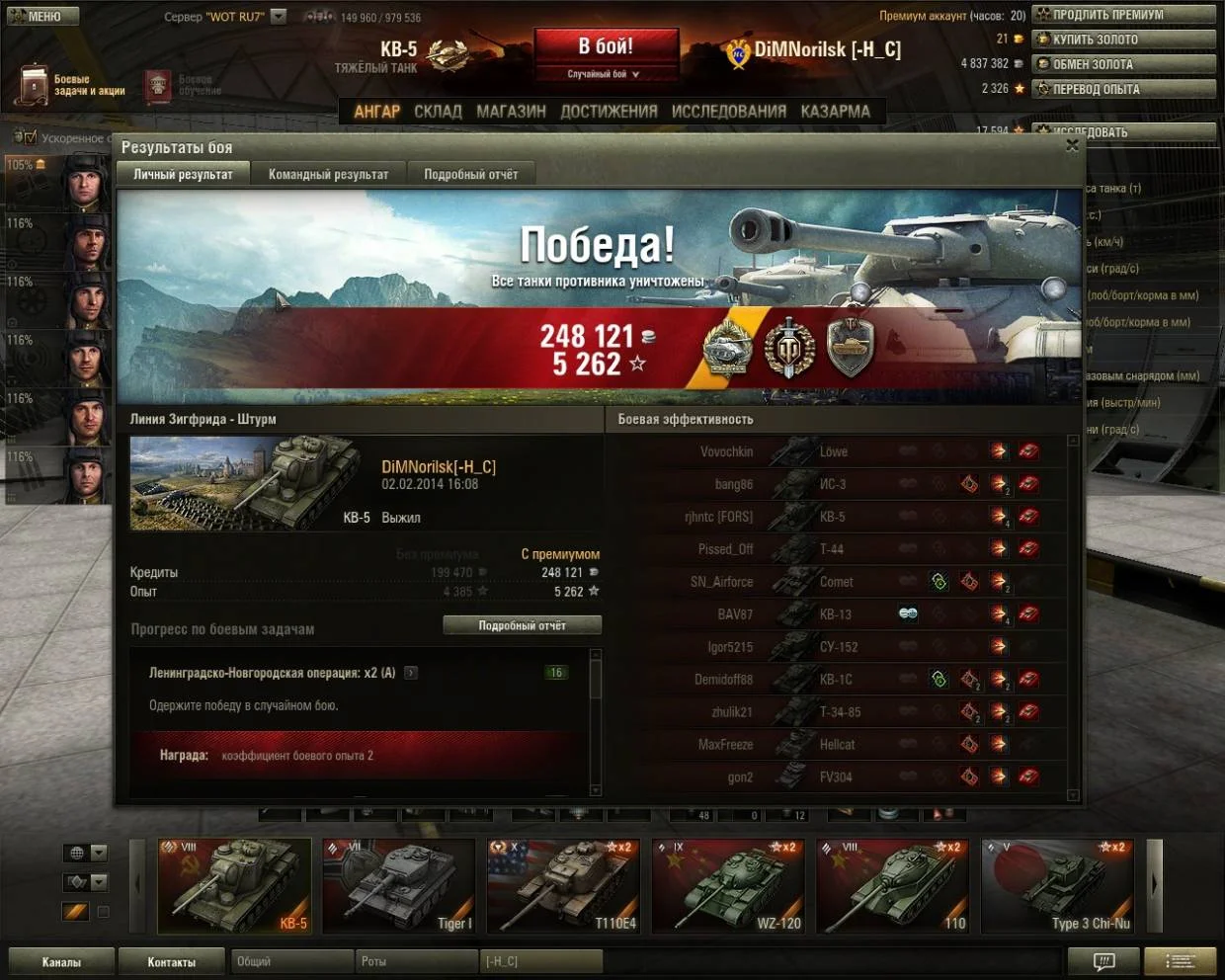Open the МАГАЗИН section
Image resolution: width=1225 pixels, height=980 pixels.
click(511, 112)
